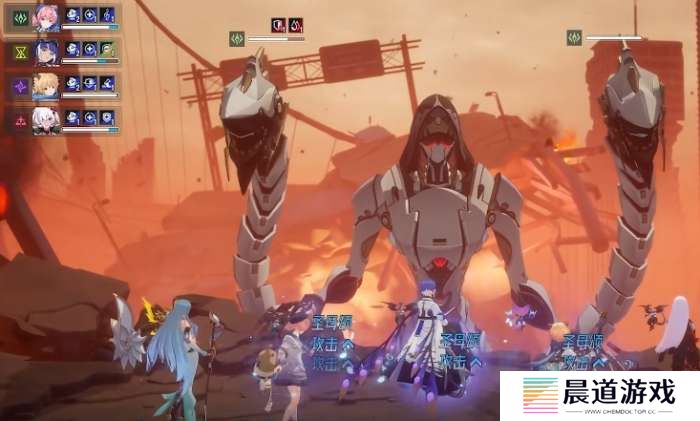Select the pink-haired character portrait
Image resolution: width=700 pixels, height=421 pixels.
[x=46, y=16]
